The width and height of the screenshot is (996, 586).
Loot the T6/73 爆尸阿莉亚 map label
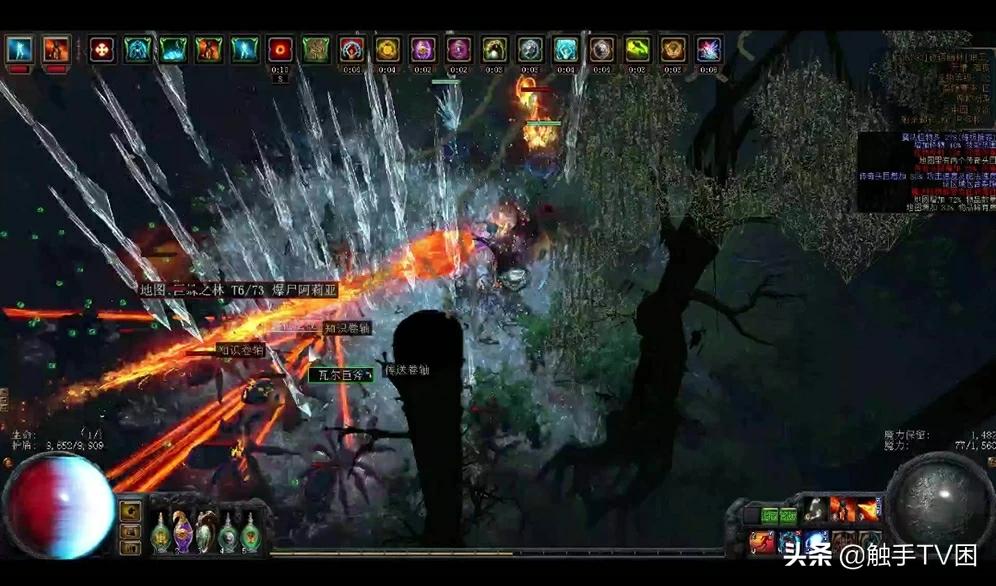(x=239, y=290)
